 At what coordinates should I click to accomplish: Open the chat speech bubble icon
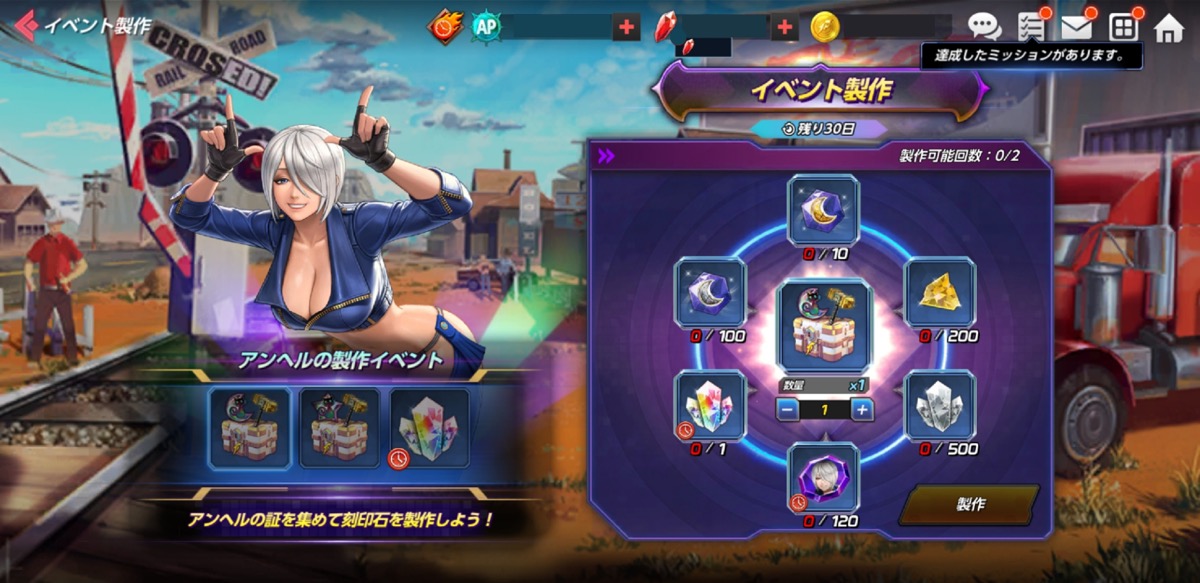point(984,27)
